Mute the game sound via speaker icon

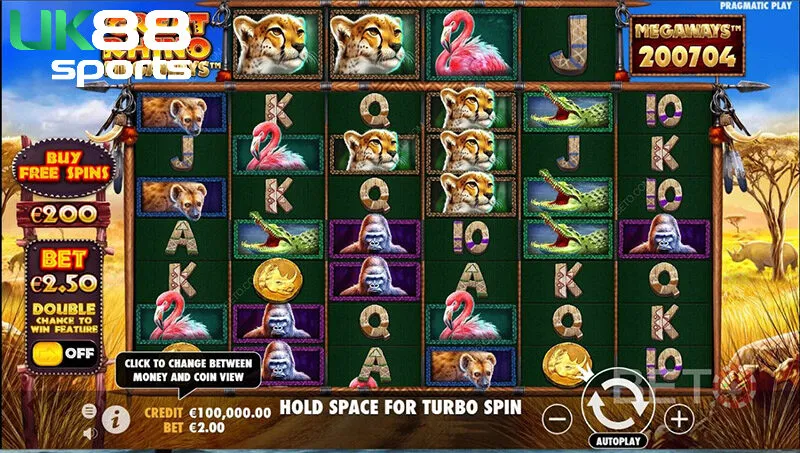pyautogui.click(x=89, y=433)
